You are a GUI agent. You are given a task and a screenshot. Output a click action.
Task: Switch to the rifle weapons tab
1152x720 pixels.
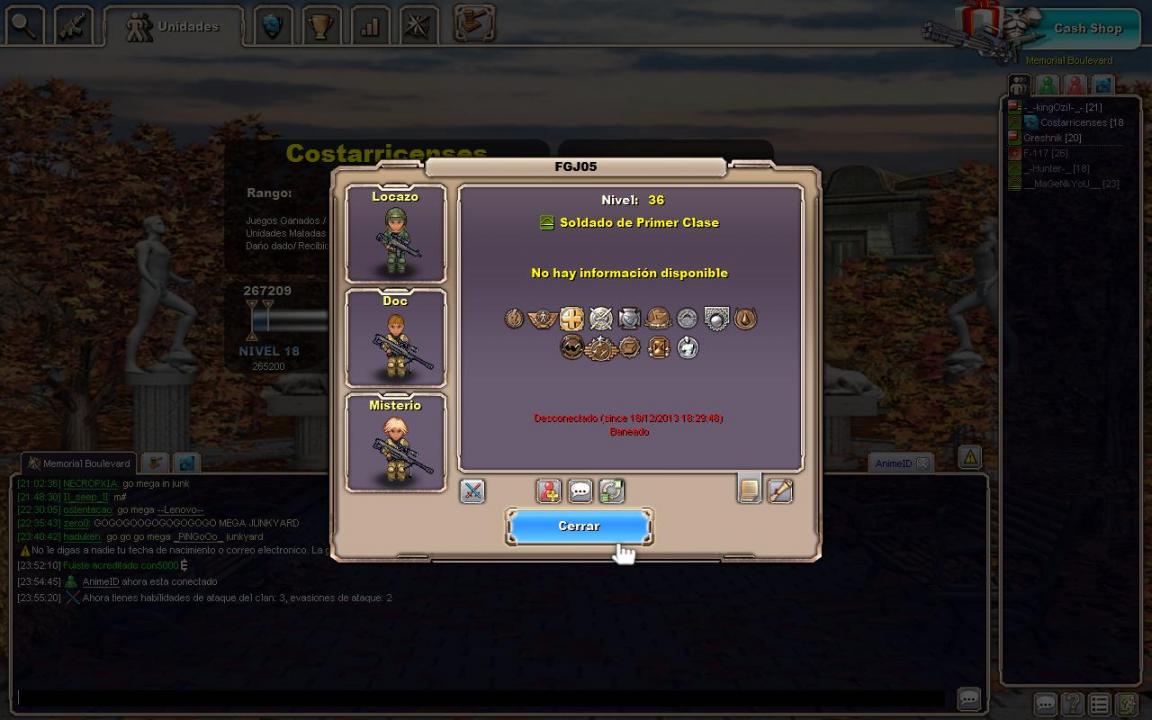[73, 26]
